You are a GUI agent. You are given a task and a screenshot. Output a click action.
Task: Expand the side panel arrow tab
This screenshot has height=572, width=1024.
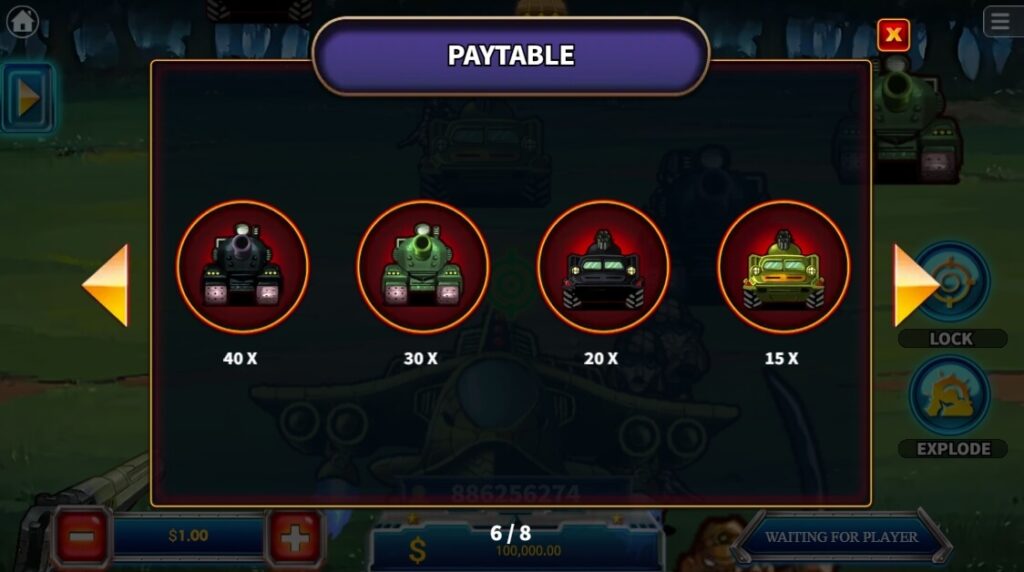pos(27,98)
